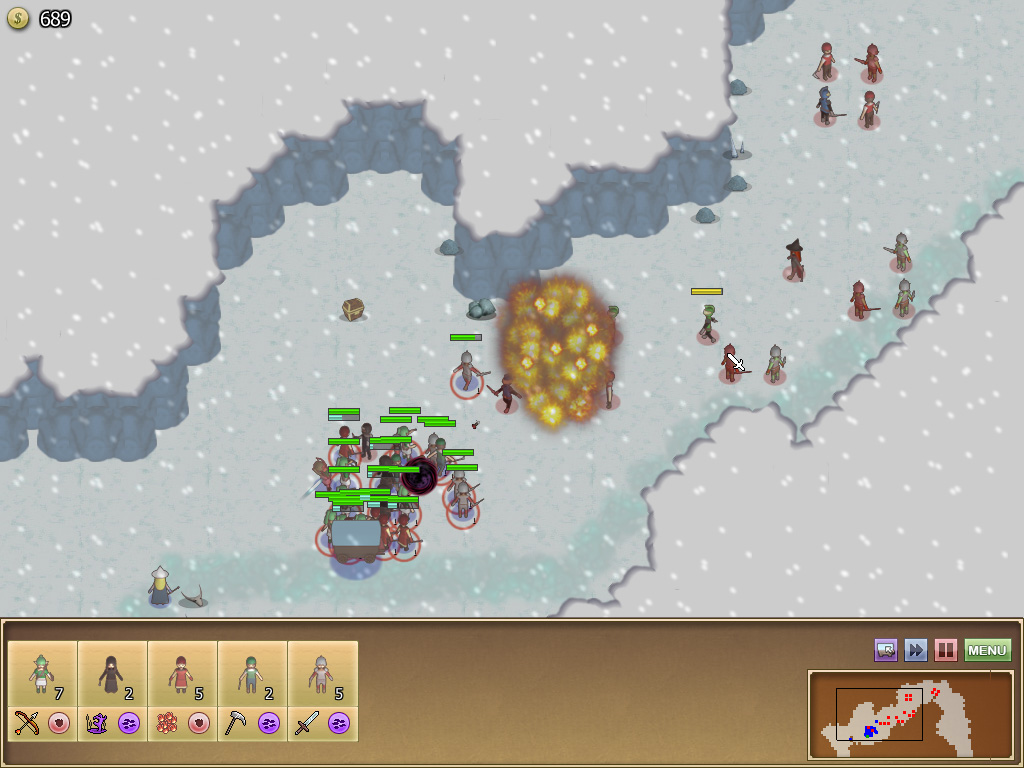The width and height of the screenshot is (1024, 768).
Task: Select the dark hooded mage unit group
Action: coord(112,673)
